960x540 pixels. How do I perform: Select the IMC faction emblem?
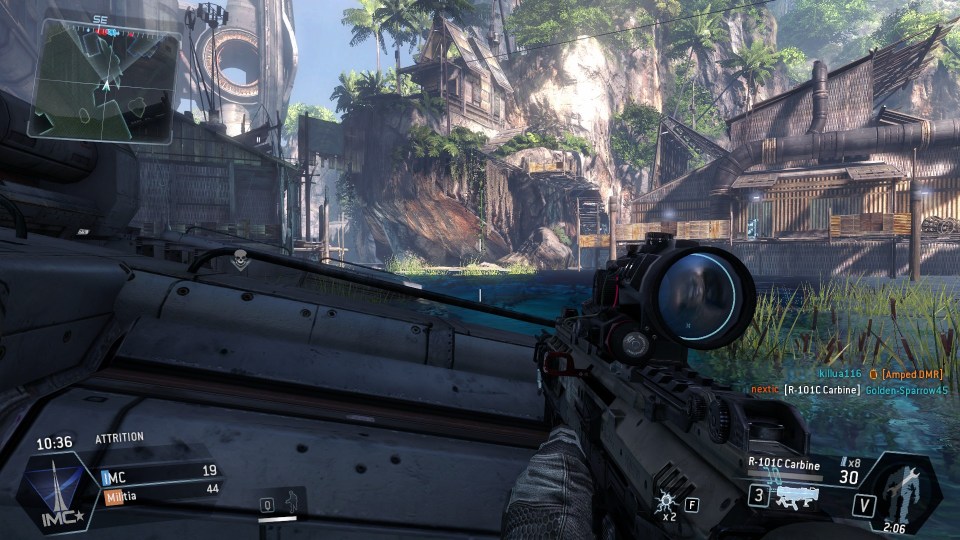[x=59, y=491]
